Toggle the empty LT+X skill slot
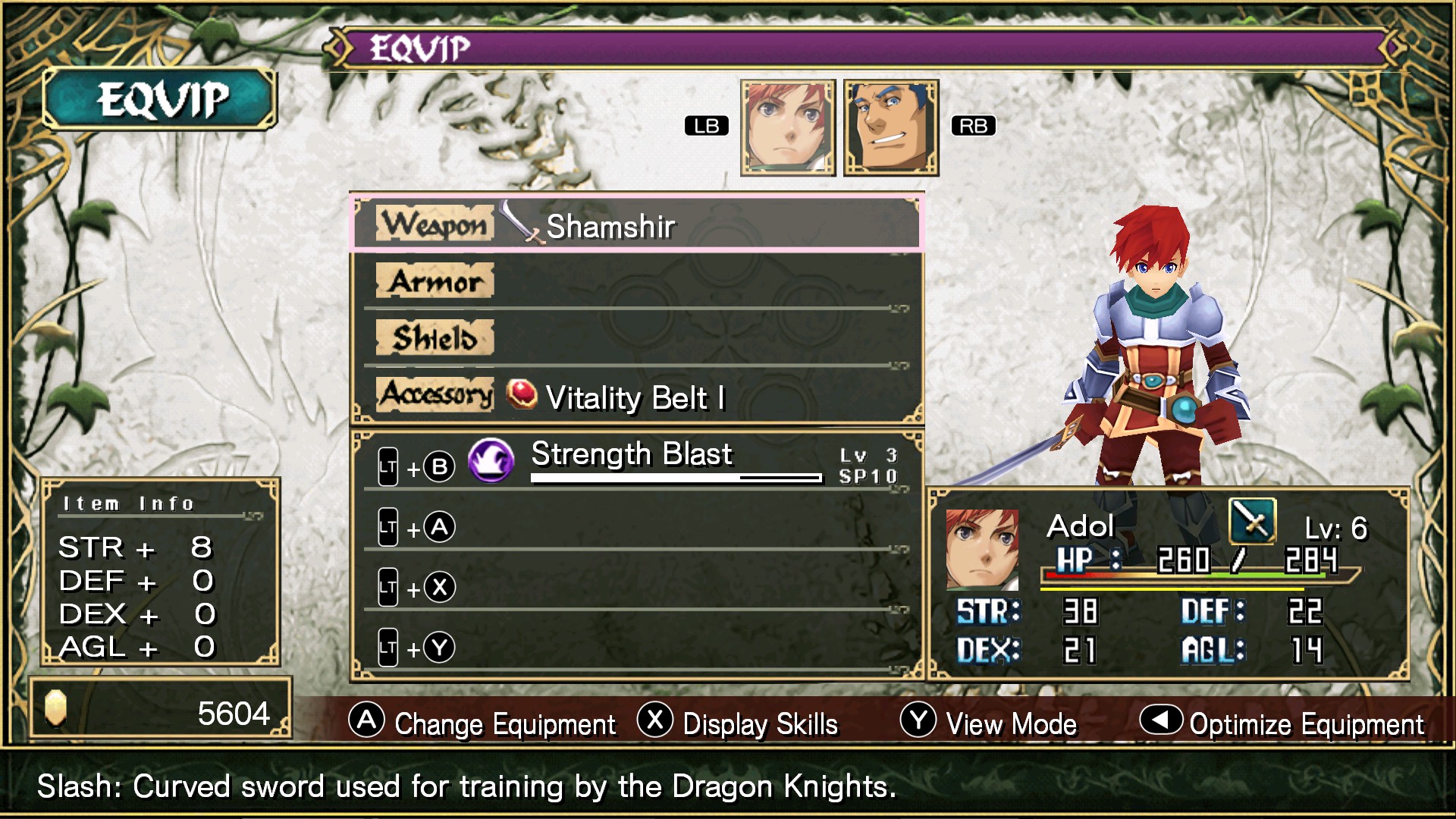The width and height of the screenshot is (1456, 819). (x=415, y=586)
